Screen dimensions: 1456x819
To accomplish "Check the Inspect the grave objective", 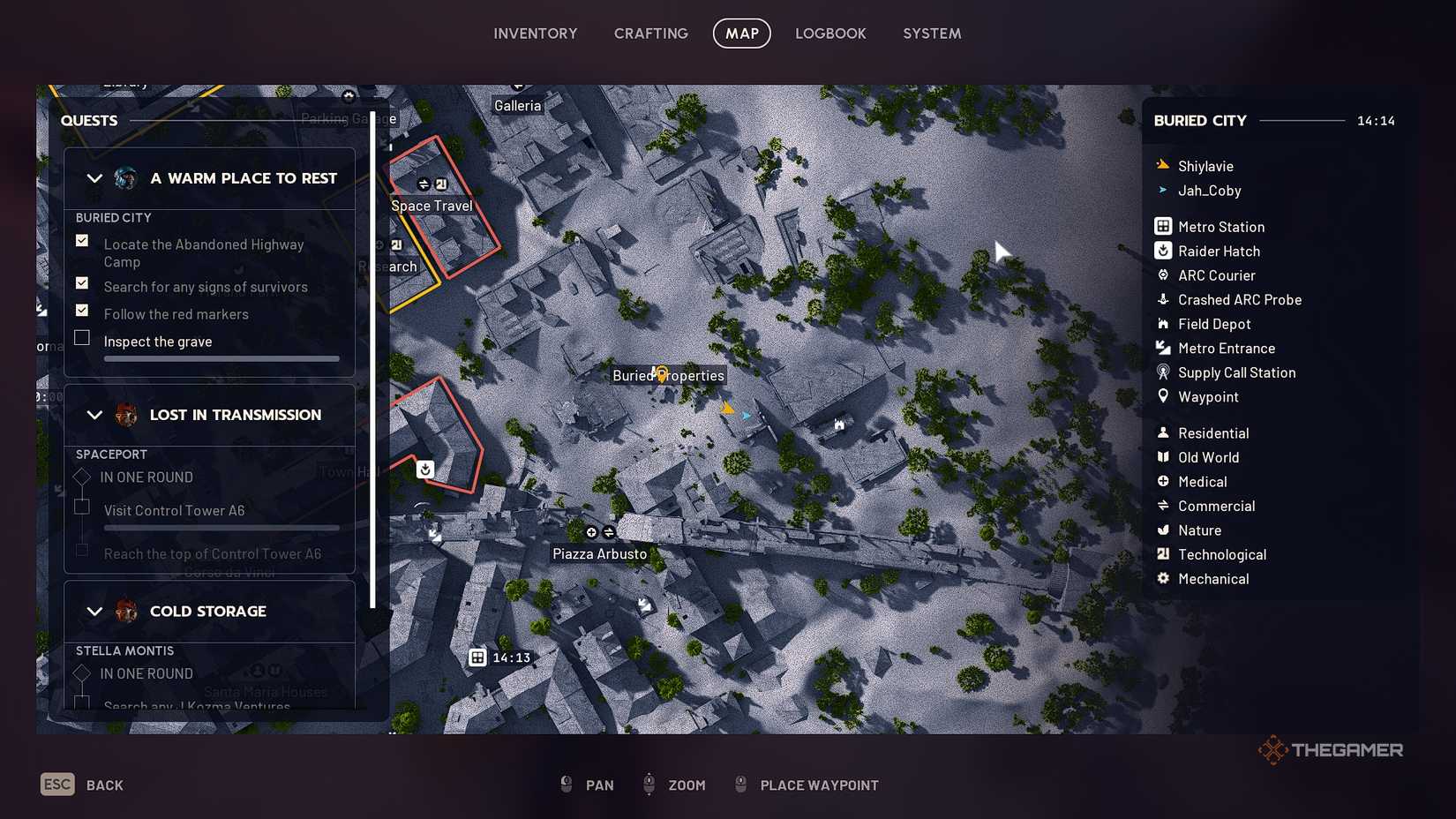I will pyautogui.click(x=82, y=337).
